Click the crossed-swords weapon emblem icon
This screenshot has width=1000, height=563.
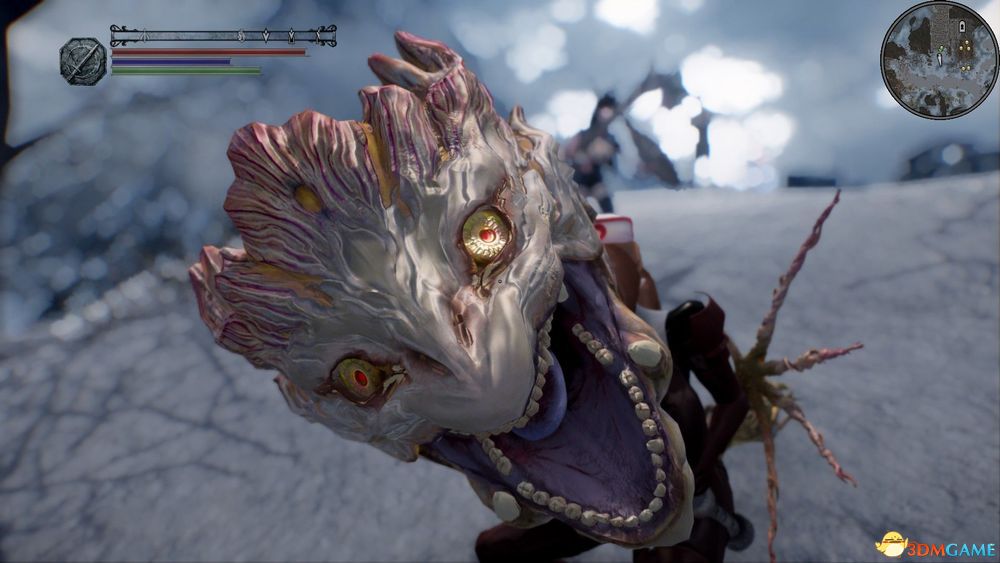[x=83, y=61]
